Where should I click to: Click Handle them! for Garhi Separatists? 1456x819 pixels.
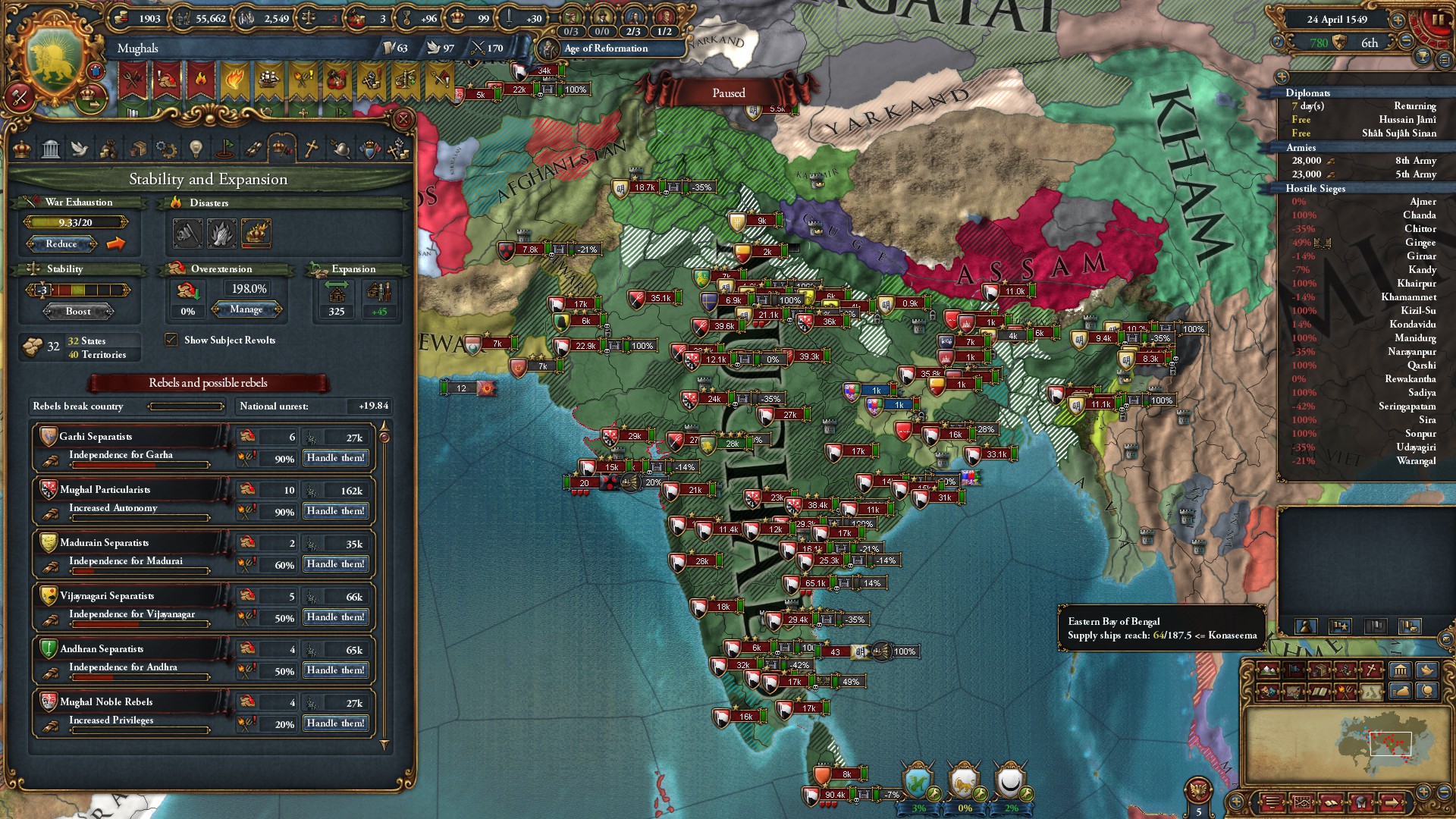(x=335, y=457)
